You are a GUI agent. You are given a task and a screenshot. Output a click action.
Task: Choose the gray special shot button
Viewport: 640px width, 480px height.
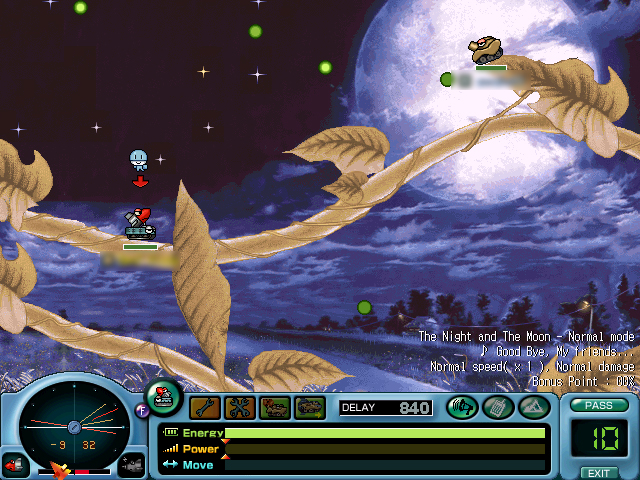pos(132,465)
